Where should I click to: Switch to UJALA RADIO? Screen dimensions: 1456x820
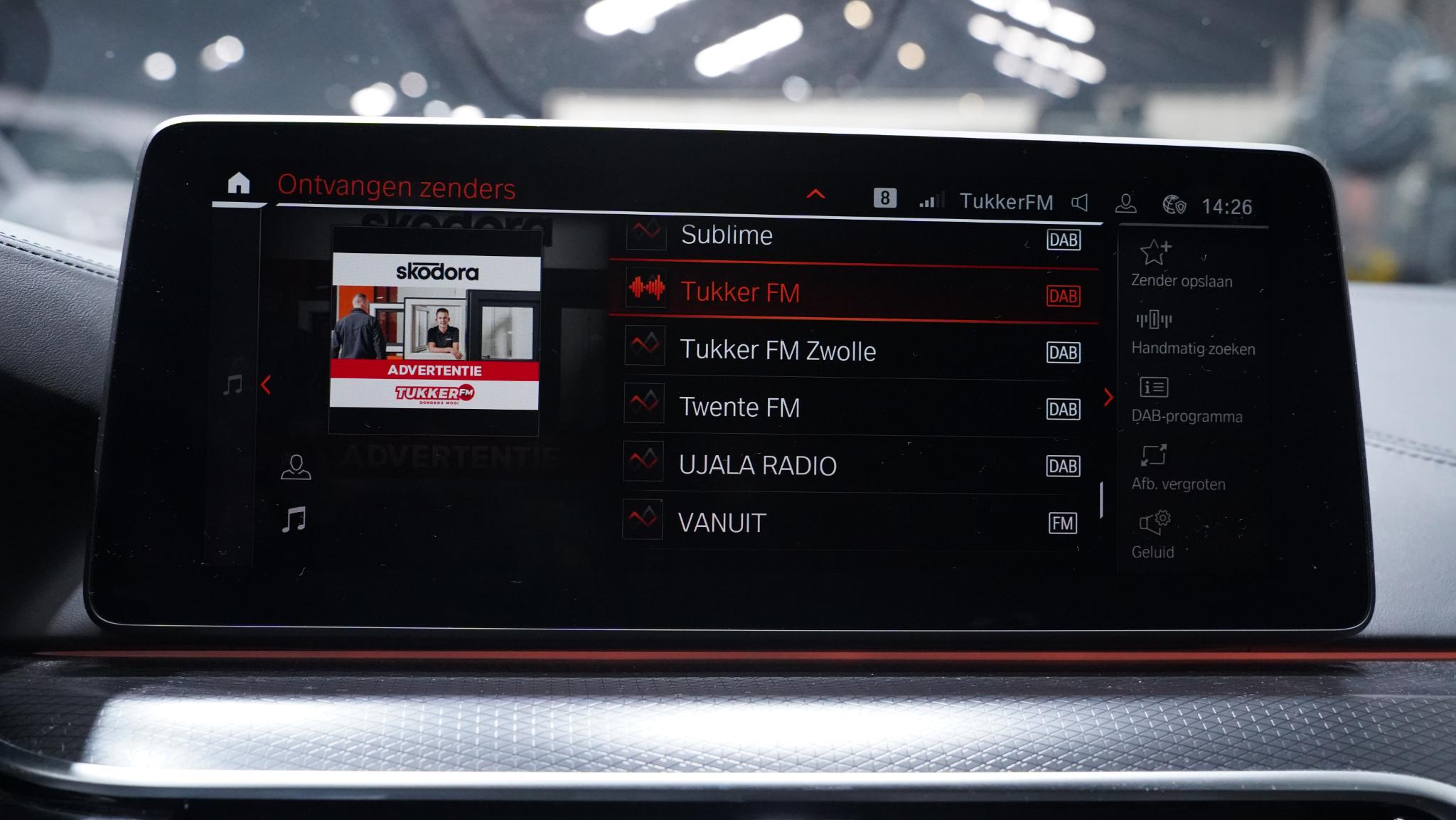tap(853, 465)
